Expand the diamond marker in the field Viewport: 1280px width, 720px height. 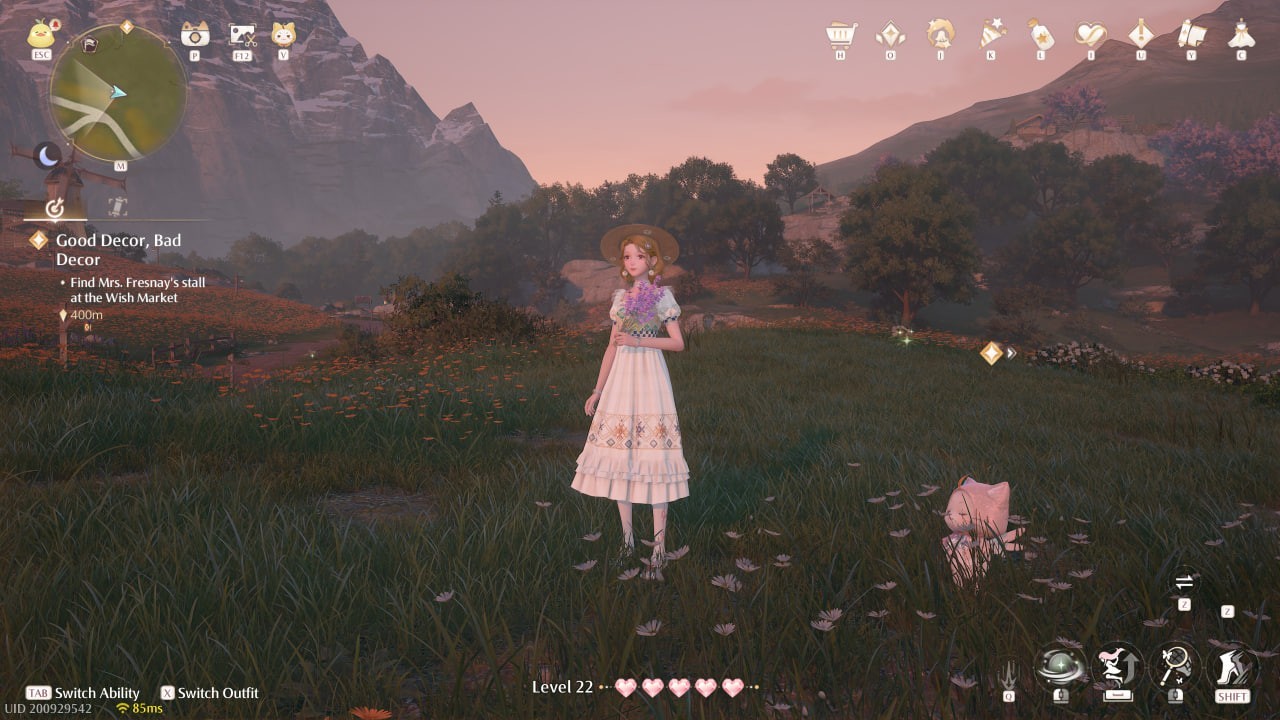(990, 352)
